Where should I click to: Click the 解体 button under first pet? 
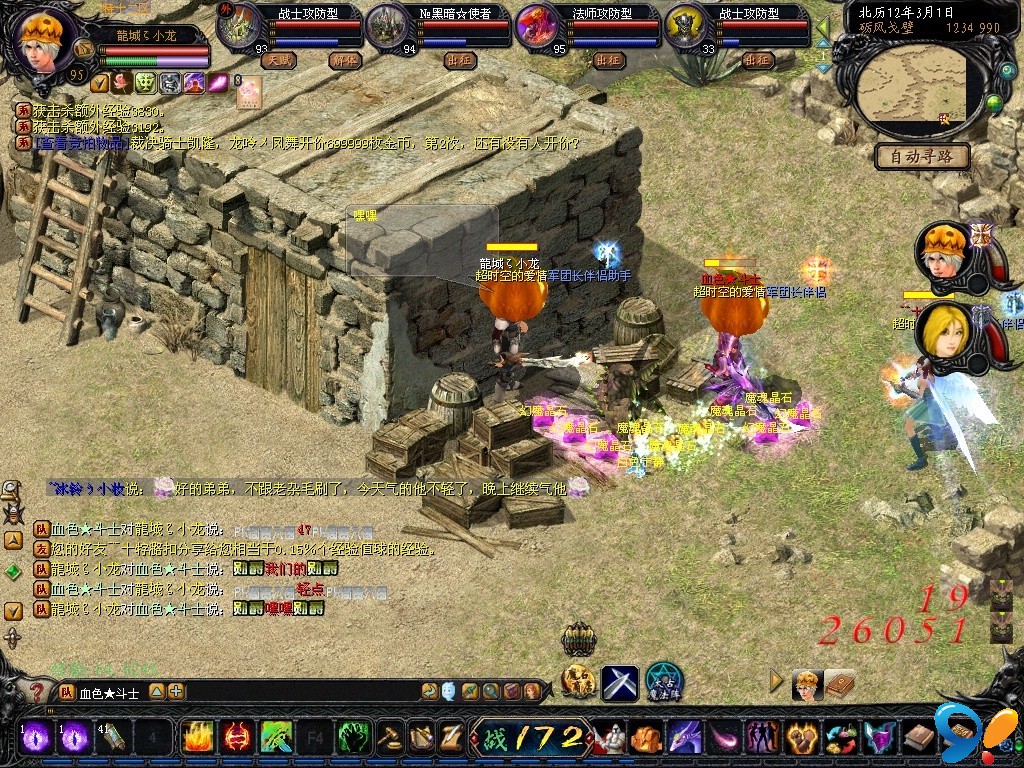point(344,60)
